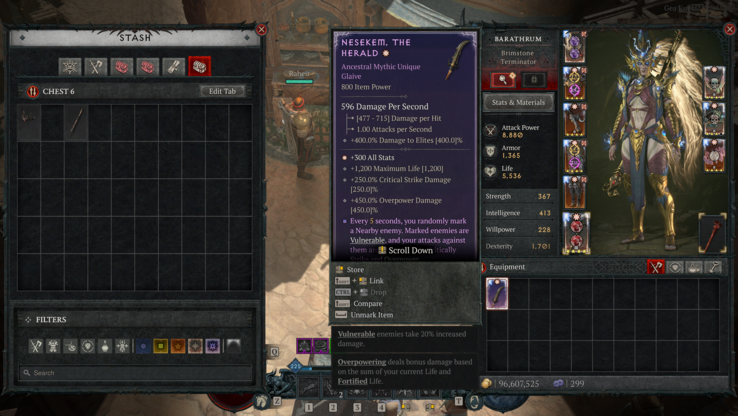The width and height of the screenshot is (738, 416).
Task: Switch to the crossed axes stash tab
Action: [95, 67]
